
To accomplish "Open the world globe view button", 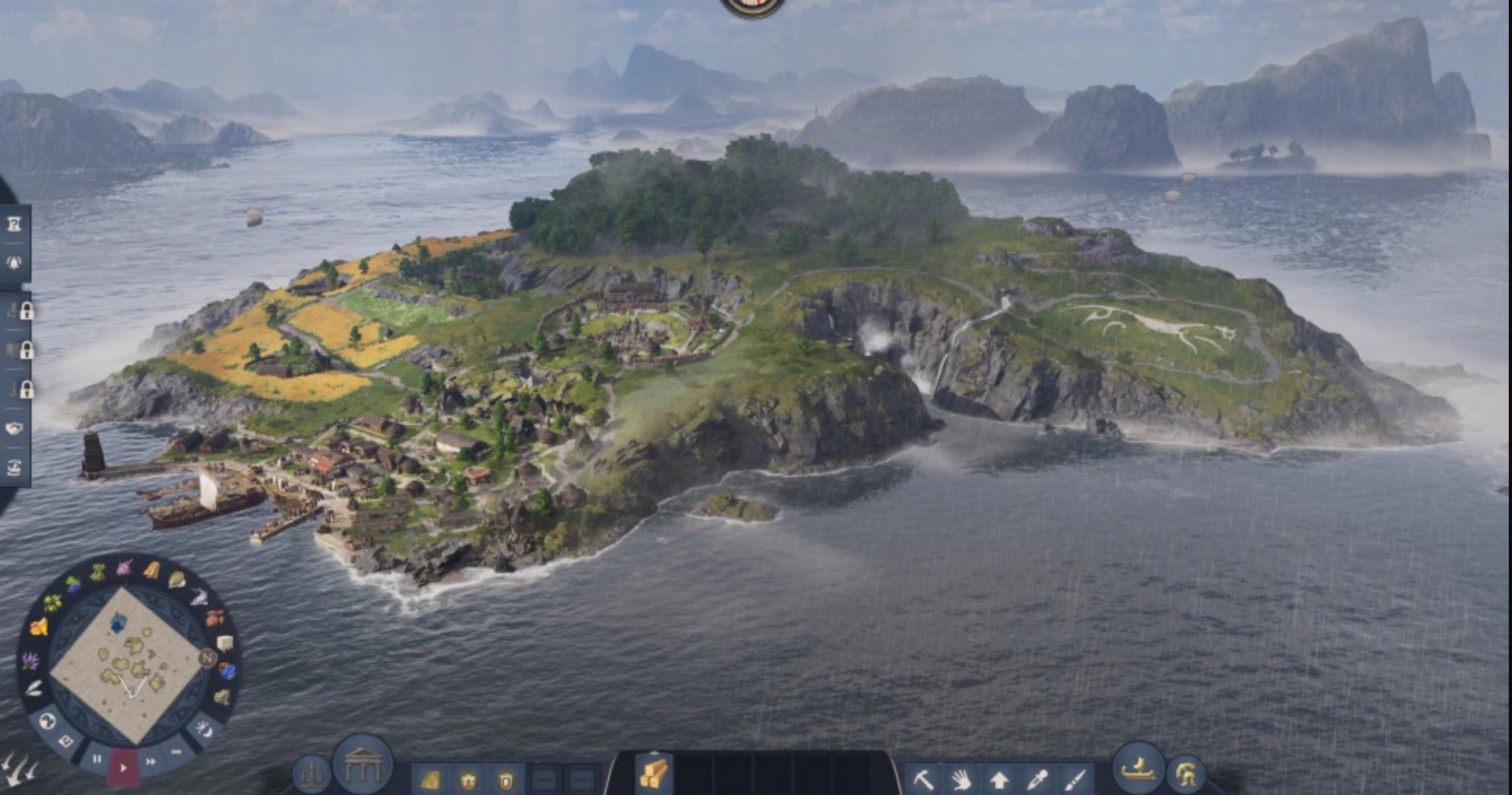I will (46, 720).
